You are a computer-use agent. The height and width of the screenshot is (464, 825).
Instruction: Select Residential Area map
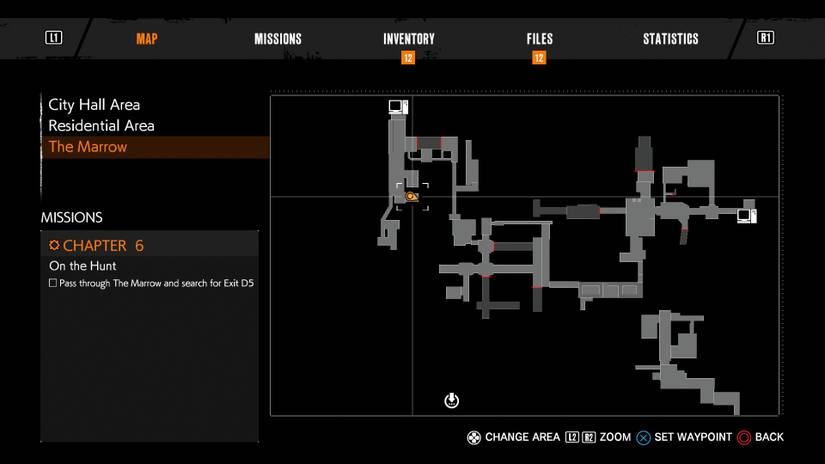pos(101,126)
